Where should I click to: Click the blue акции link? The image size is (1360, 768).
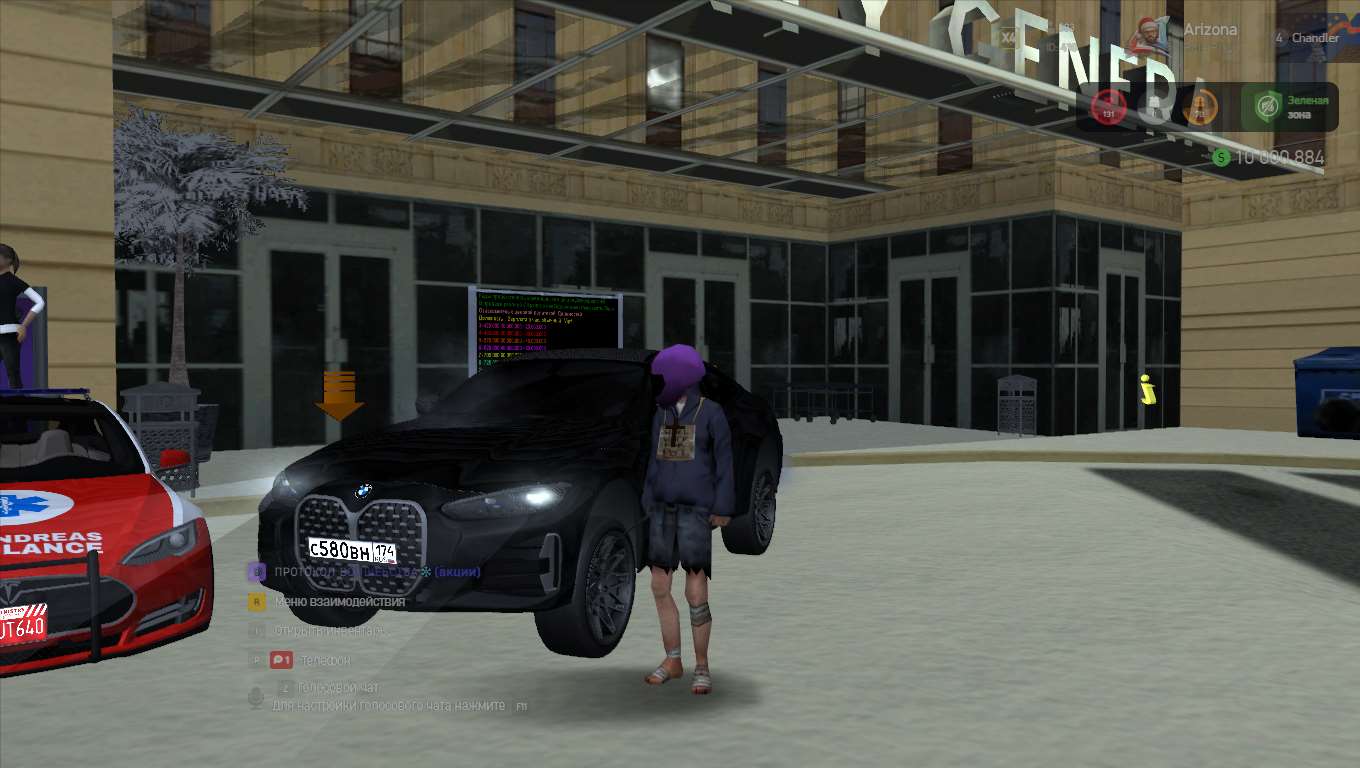pos(457,572)
